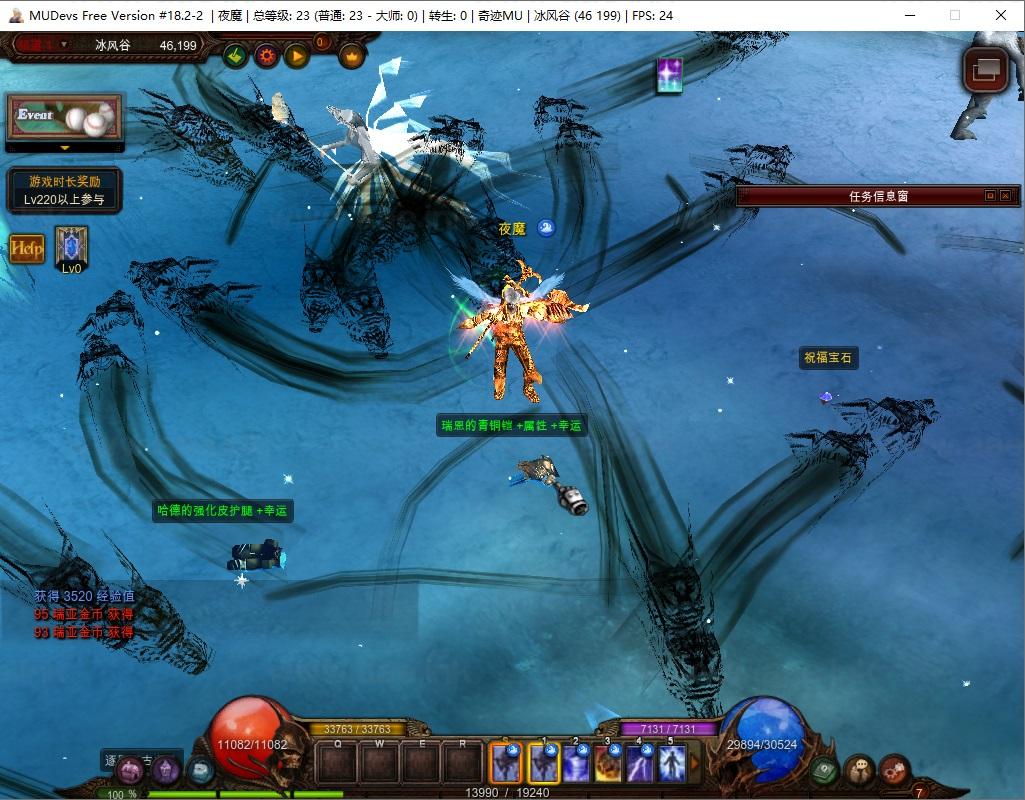Viewport: 1025px width, 800px height.
Task: Open the red gear settings icon
Action: coord(267,56)
